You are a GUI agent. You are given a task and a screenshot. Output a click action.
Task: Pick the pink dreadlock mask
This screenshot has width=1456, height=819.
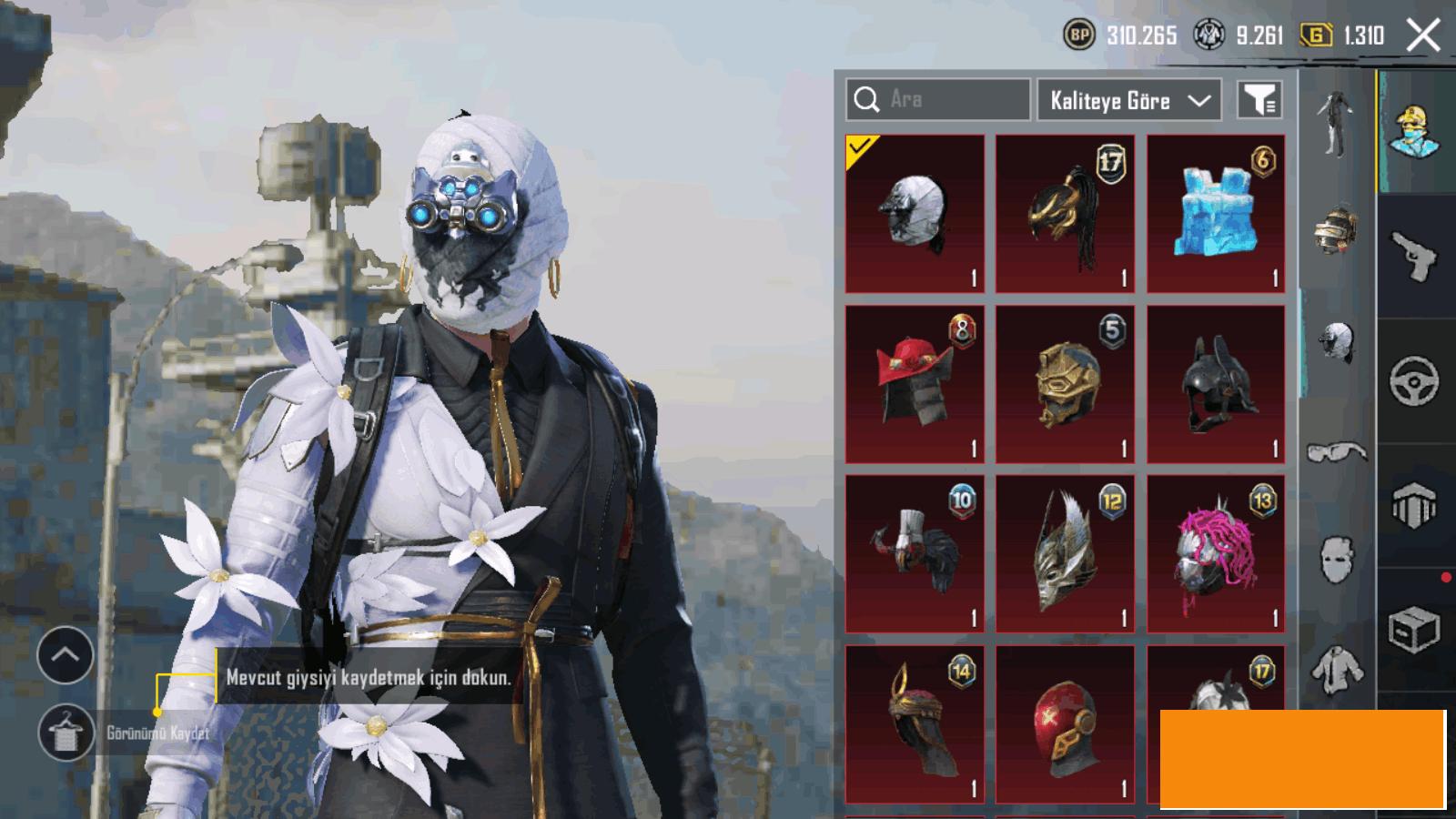pos(1216,553)
